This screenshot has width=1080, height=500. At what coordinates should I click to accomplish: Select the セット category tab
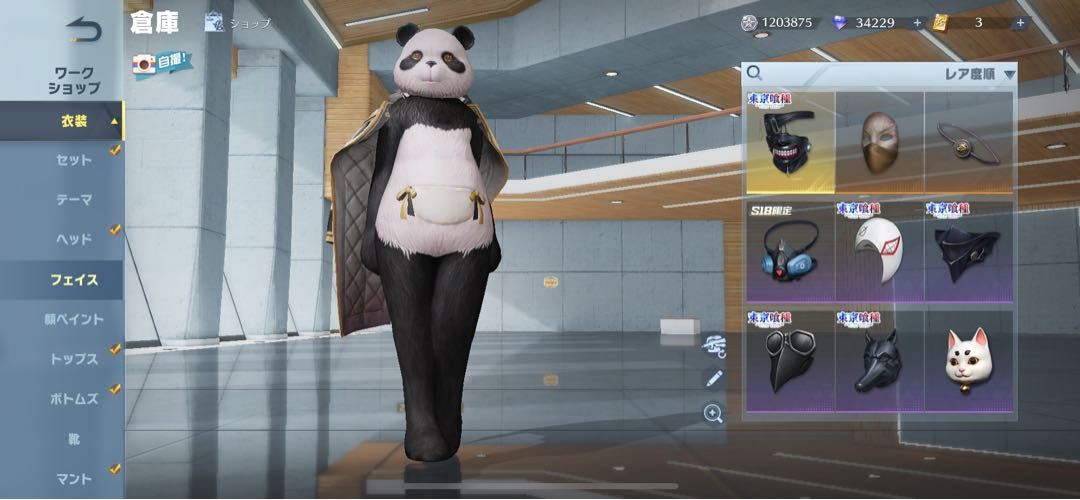coord(73,159)
